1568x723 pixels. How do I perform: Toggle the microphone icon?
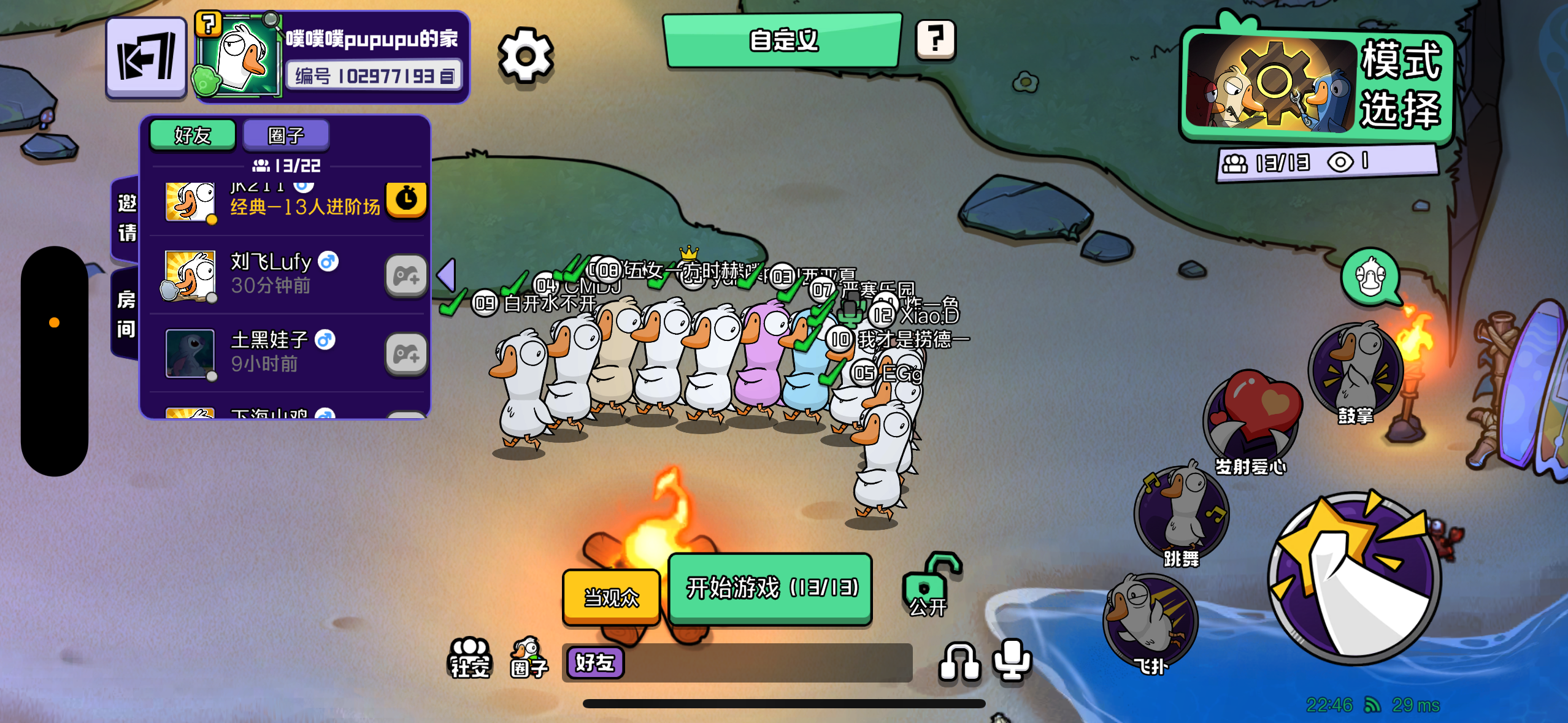pos(1012,659)
